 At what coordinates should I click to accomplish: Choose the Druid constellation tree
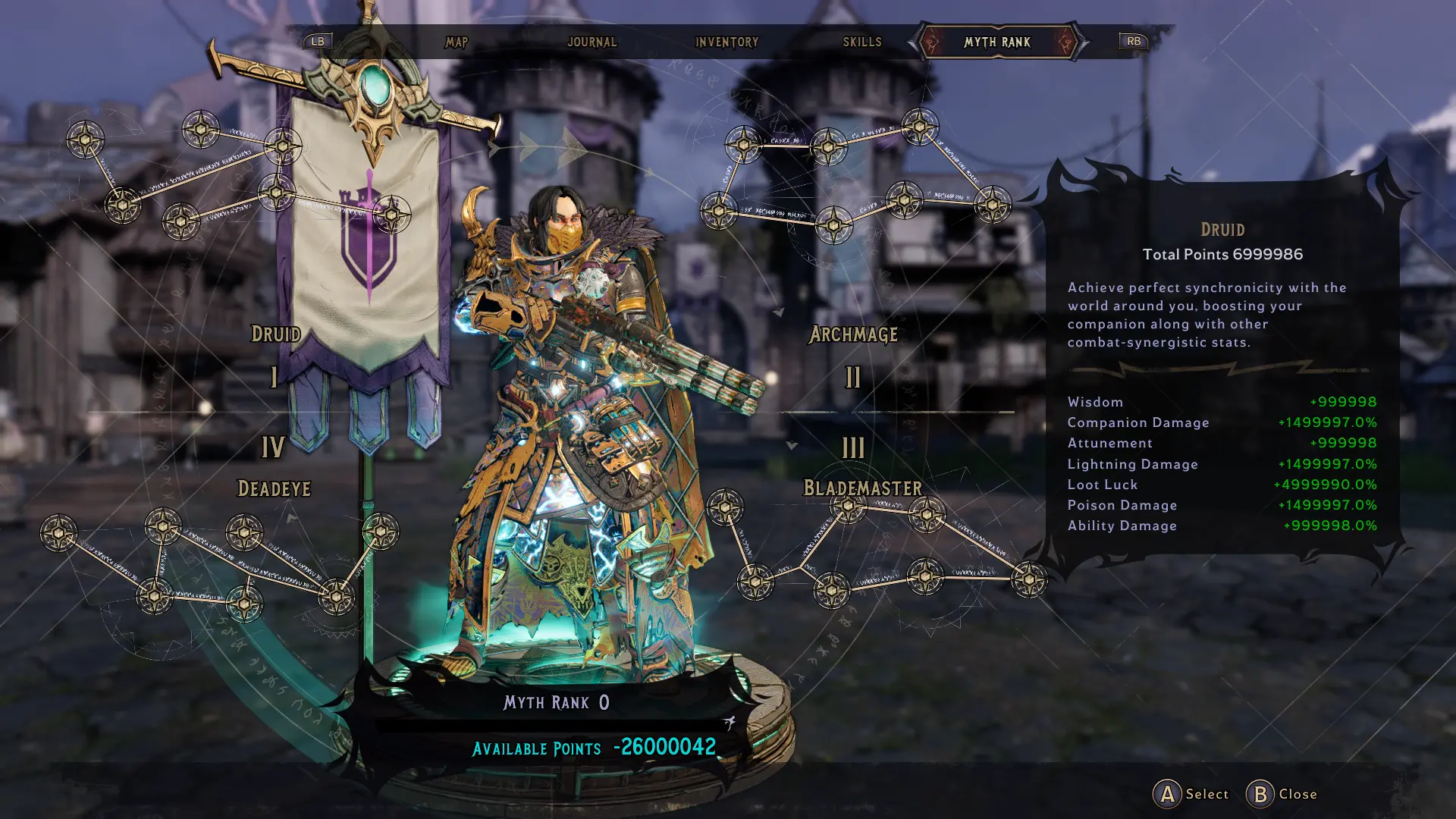coord(276,334)
